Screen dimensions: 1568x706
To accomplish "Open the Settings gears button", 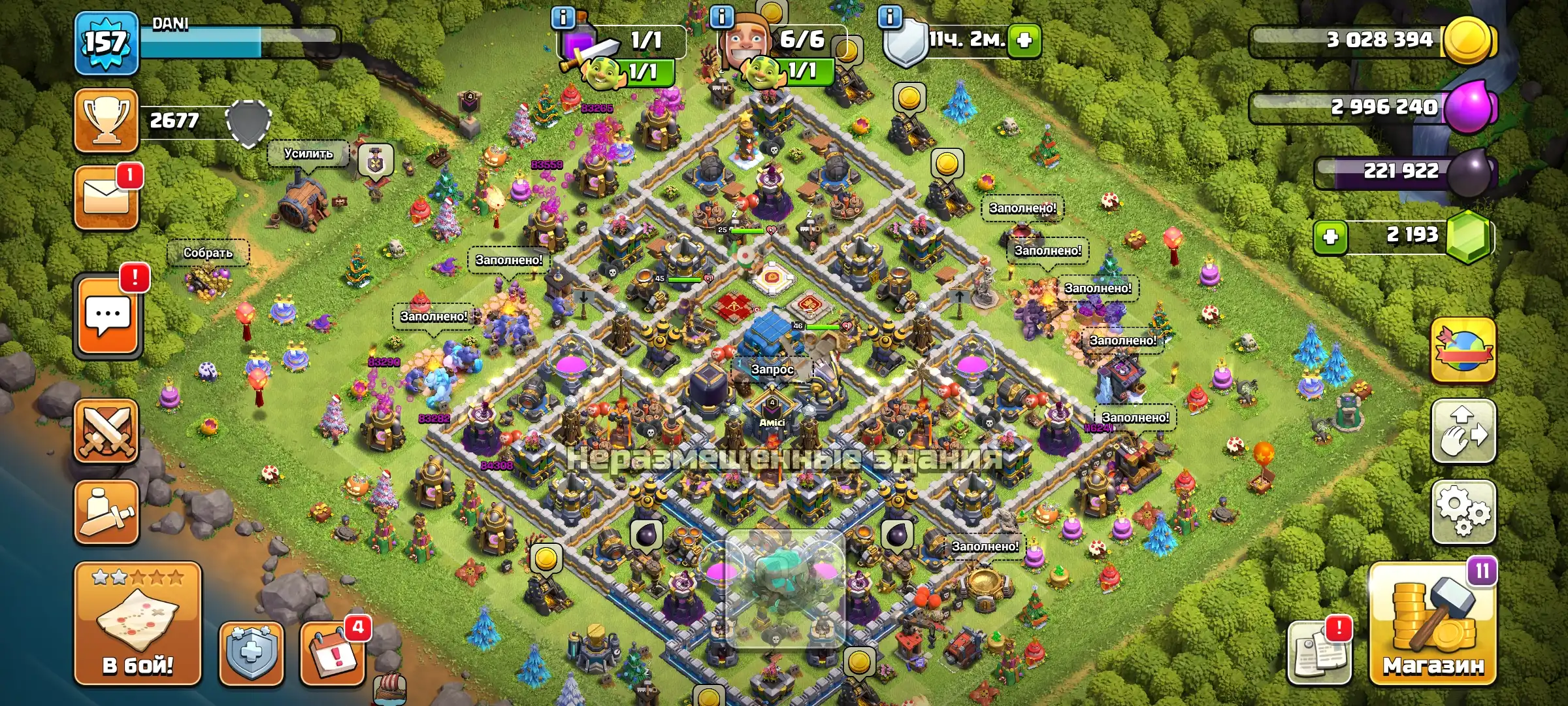I will coord(1463,512).
